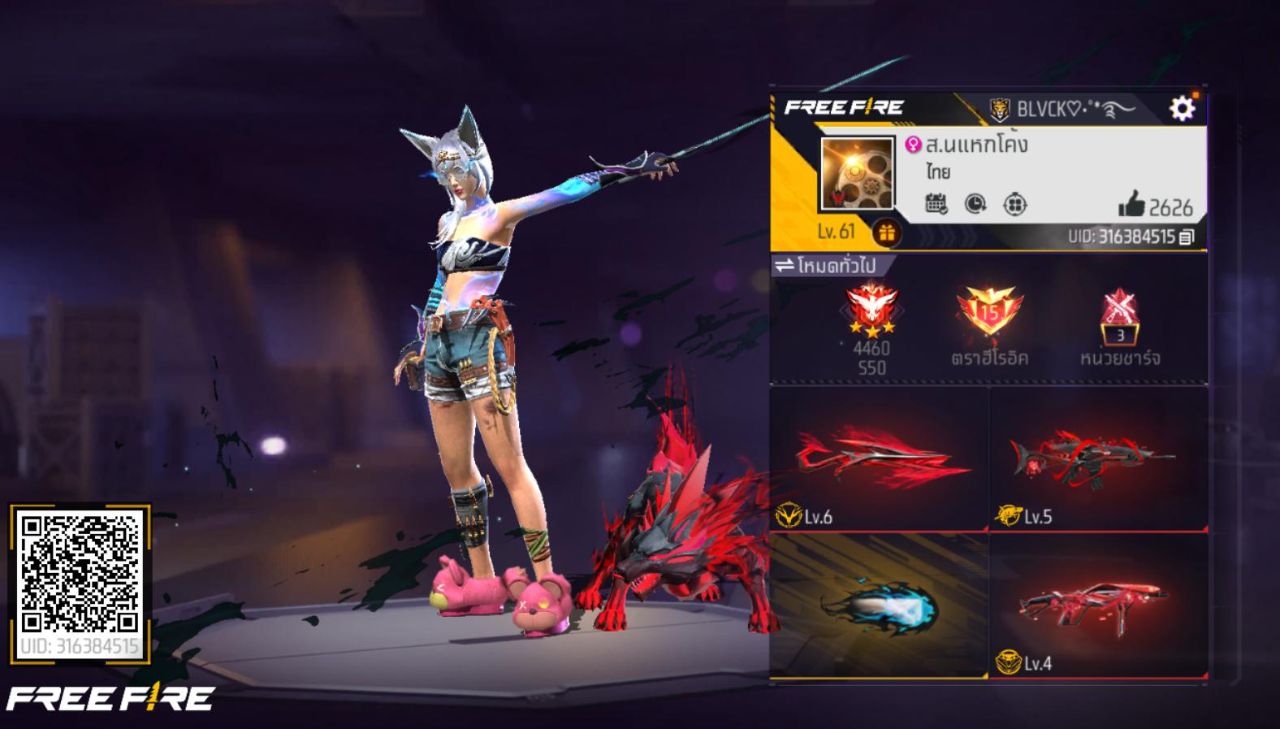Viewport: 1280px width, 729px height.
Task: Open the gear settings icon
Action: [x=1182, y=108]
